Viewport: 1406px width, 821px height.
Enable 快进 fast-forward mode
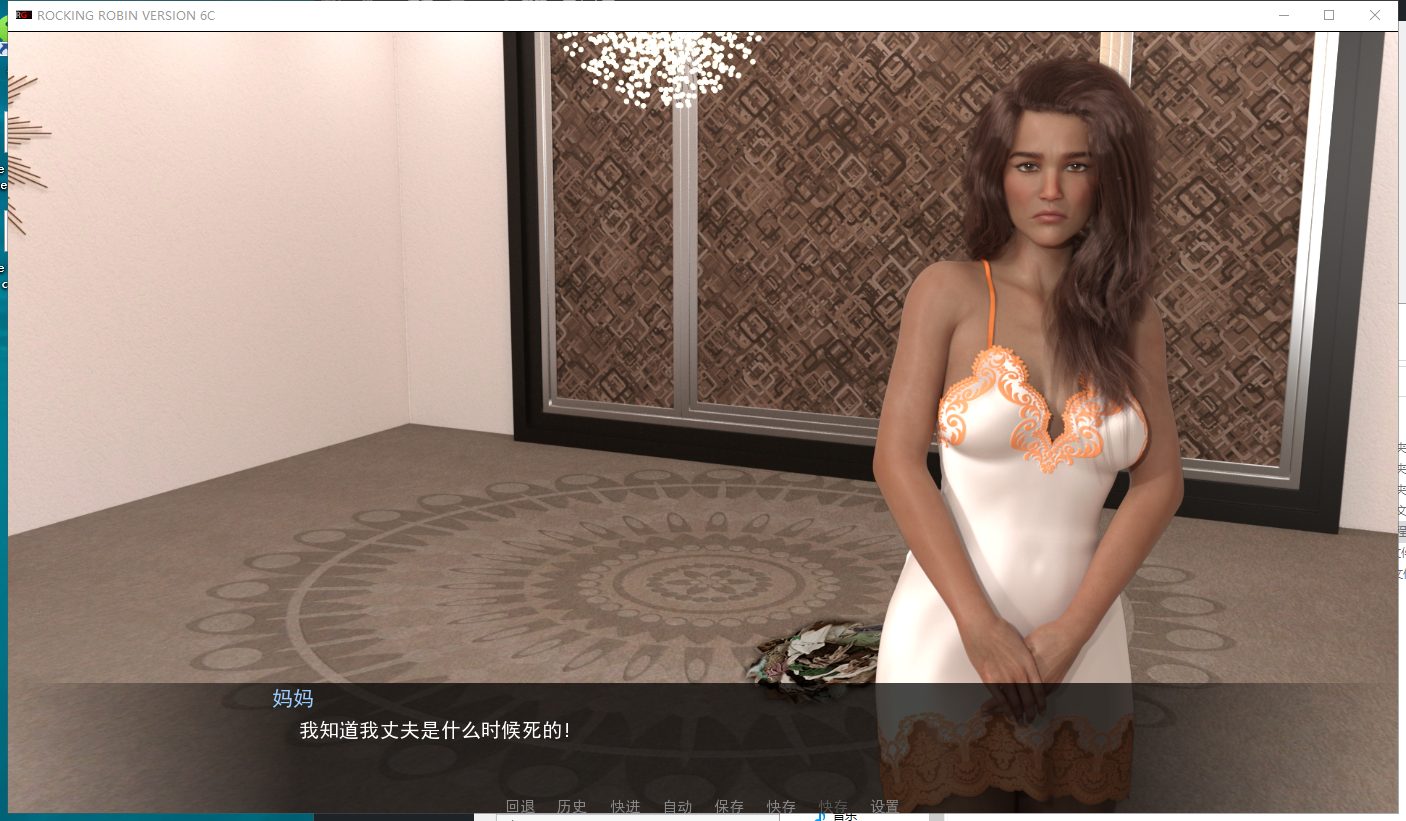[626, 806]
